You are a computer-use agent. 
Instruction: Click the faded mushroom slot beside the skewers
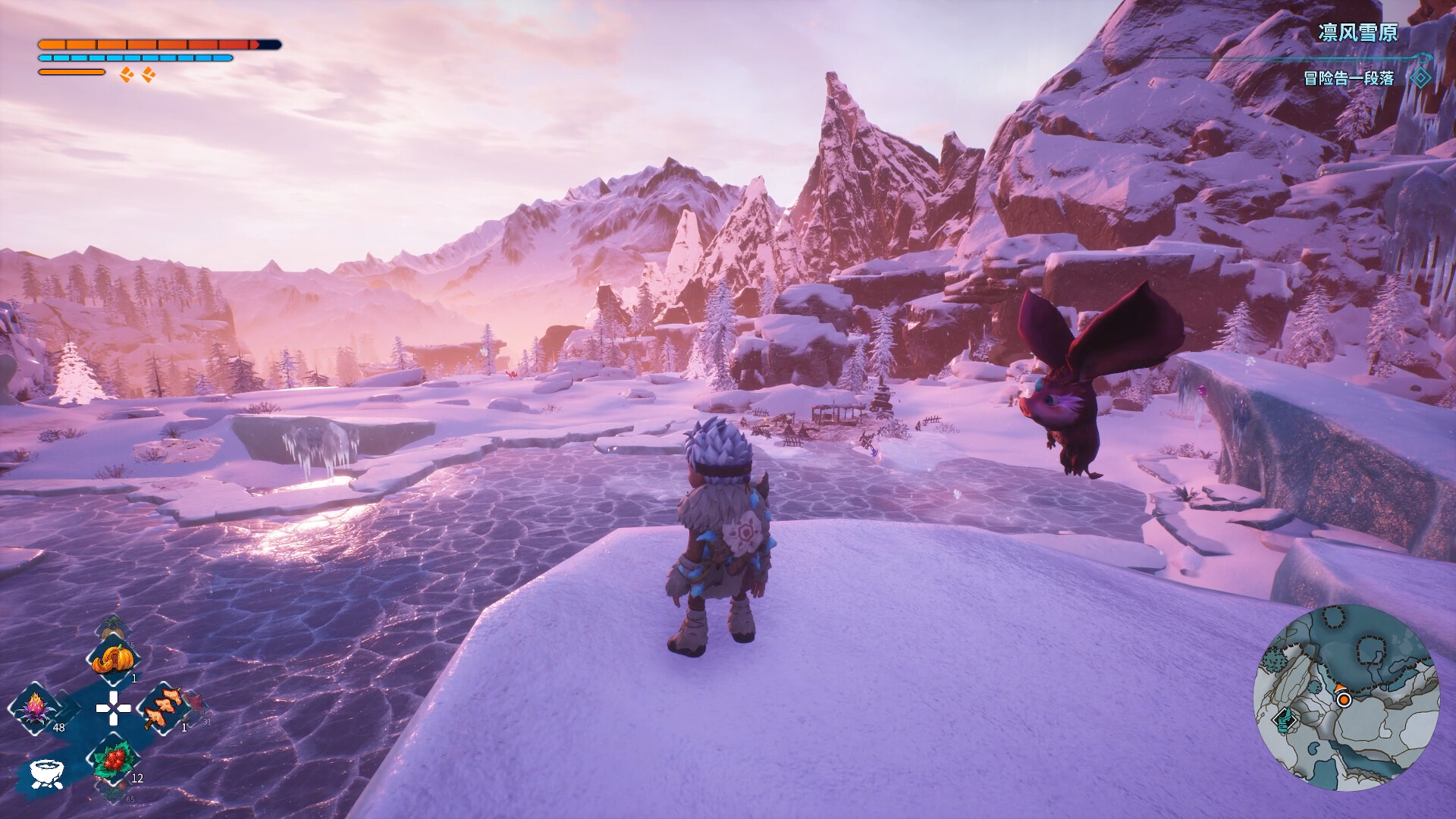tap(194, 707)
